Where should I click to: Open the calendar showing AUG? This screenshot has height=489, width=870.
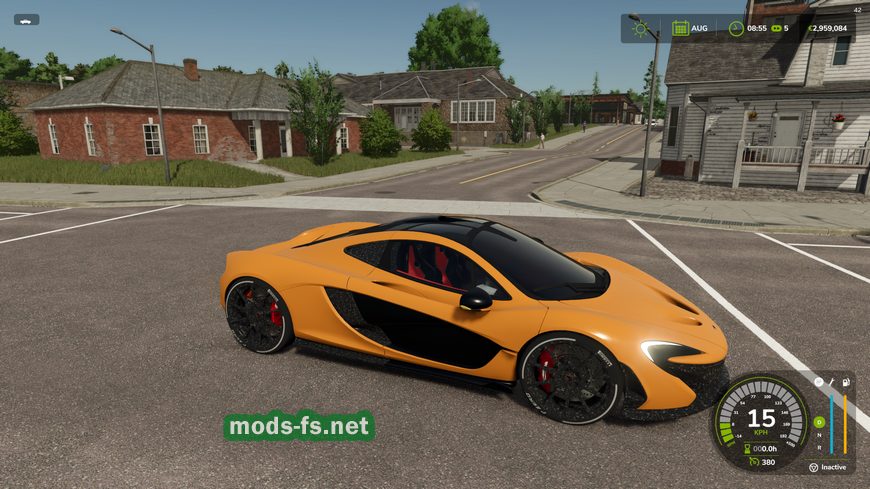(x=680, y=28)
